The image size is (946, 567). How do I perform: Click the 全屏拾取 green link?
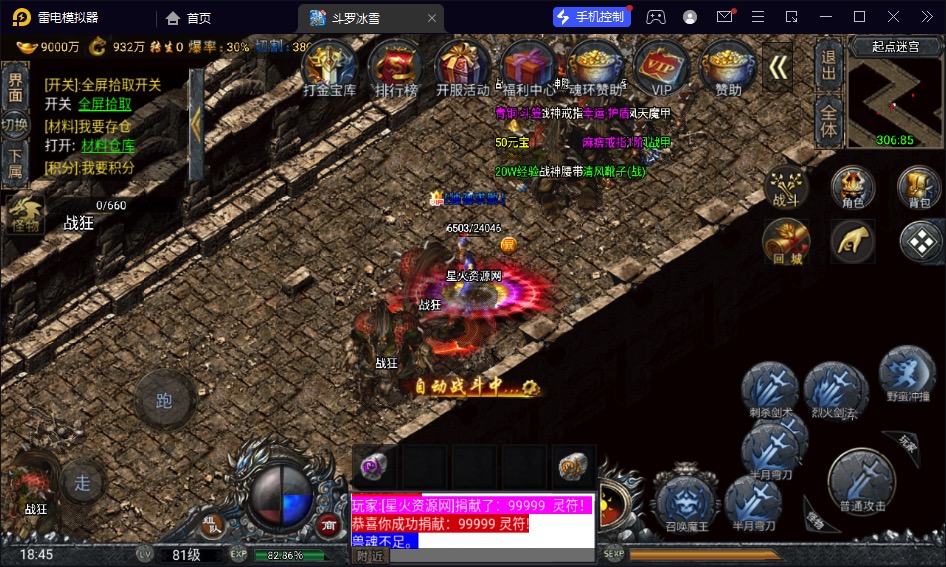(105, 104)
